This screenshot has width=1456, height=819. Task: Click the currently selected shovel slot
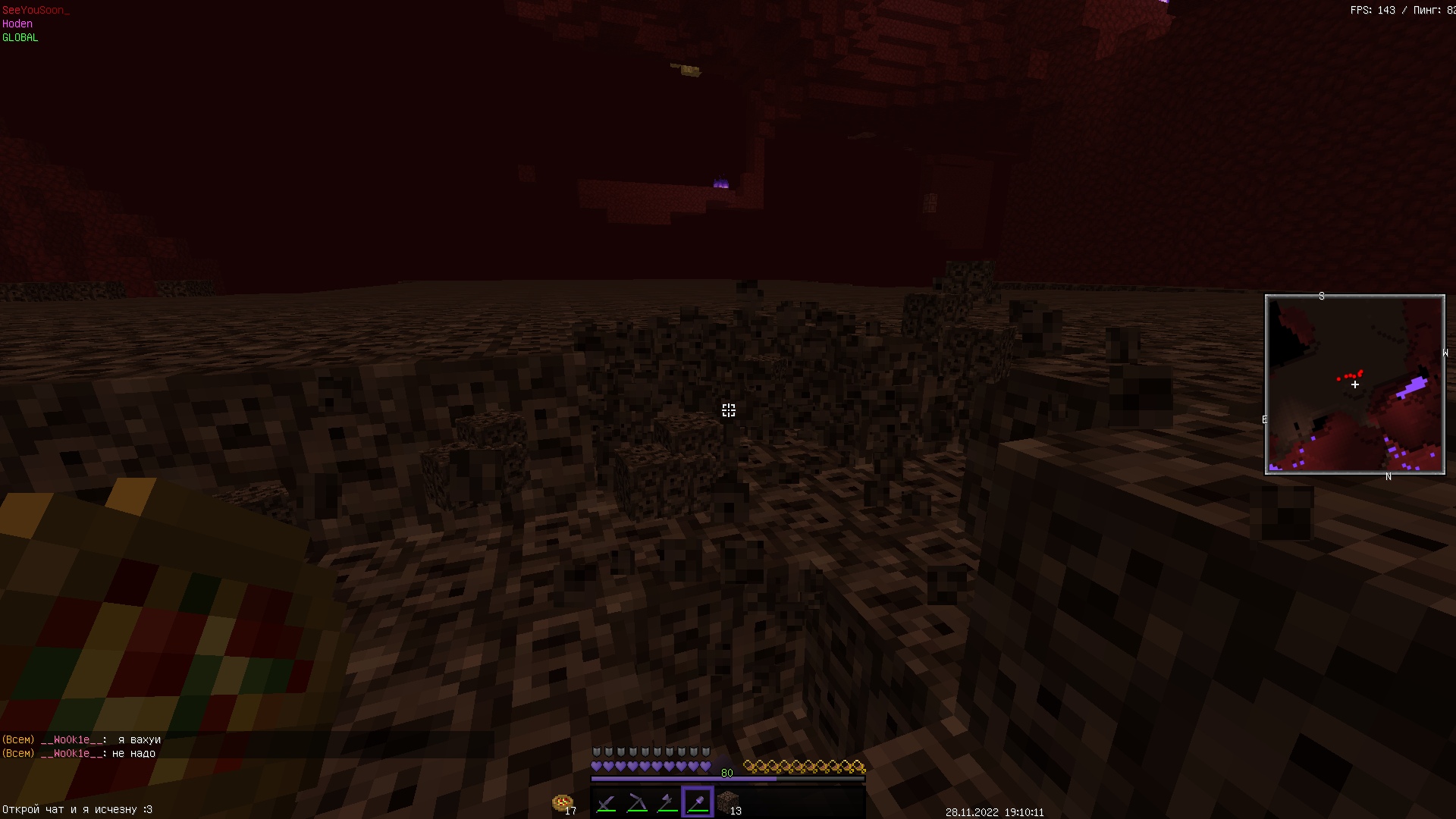click(697, 802)
